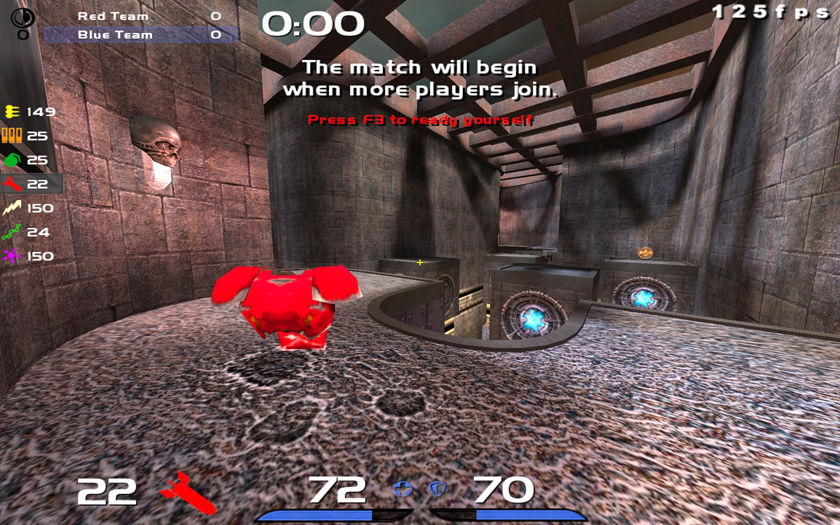Viewport: 840px width, 525px height.
Task: Switch to the green grenade launcher icon
Action: pos(12,159)
